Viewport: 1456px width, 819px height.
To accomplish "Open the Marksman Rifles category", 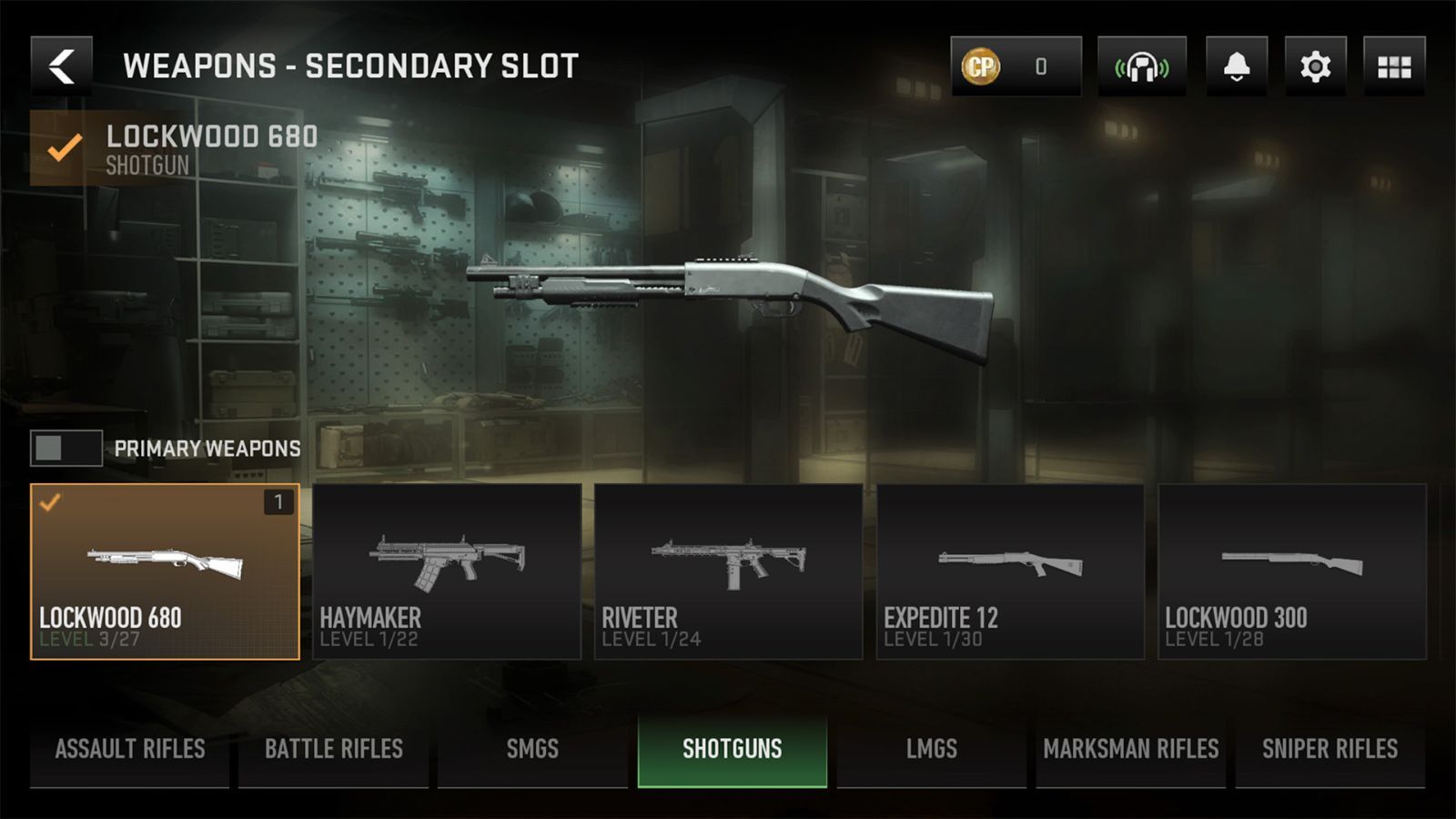I will point(1128,749).
